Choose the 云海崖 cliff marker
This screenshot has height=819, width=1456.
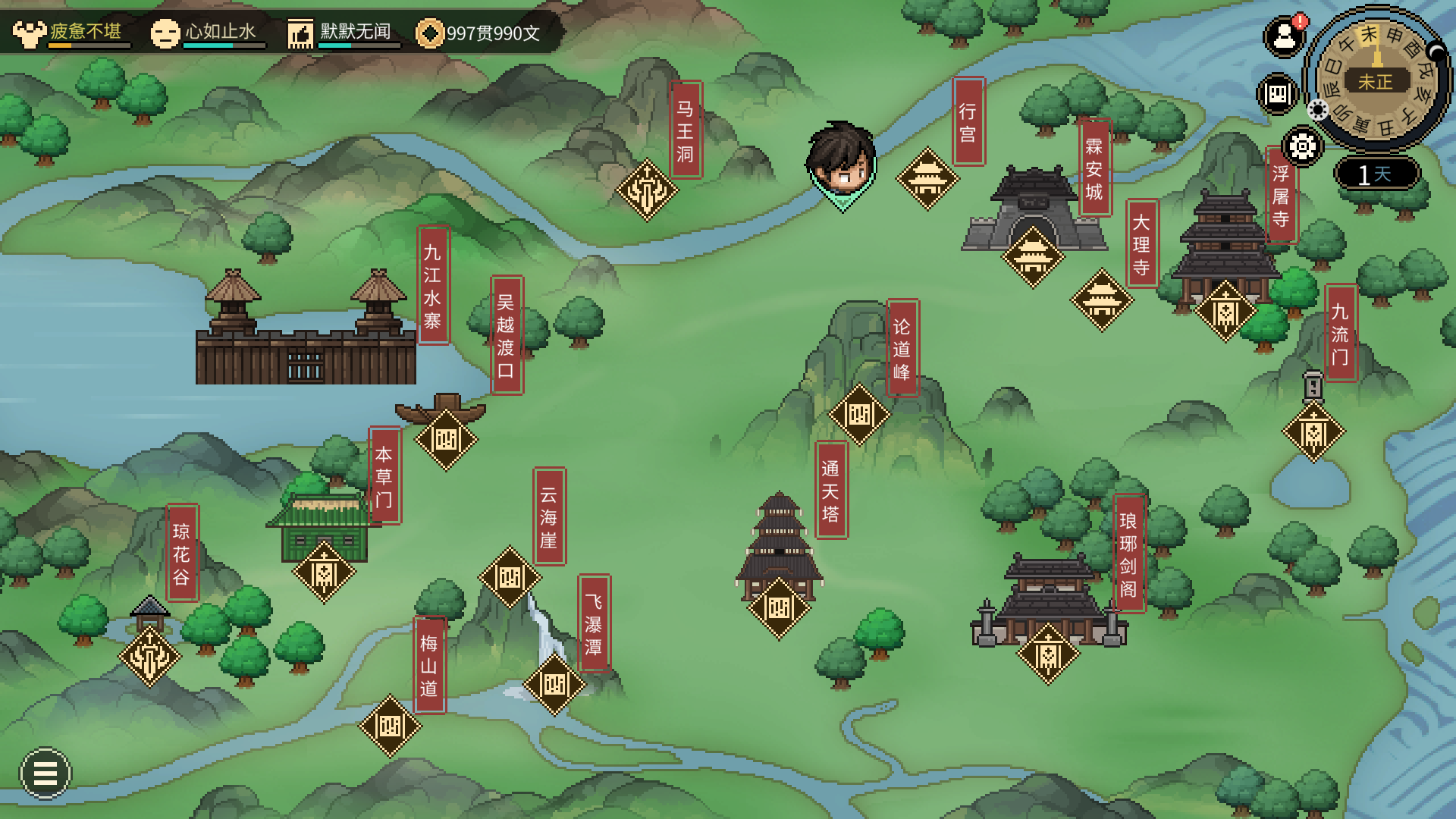[510, 577]
